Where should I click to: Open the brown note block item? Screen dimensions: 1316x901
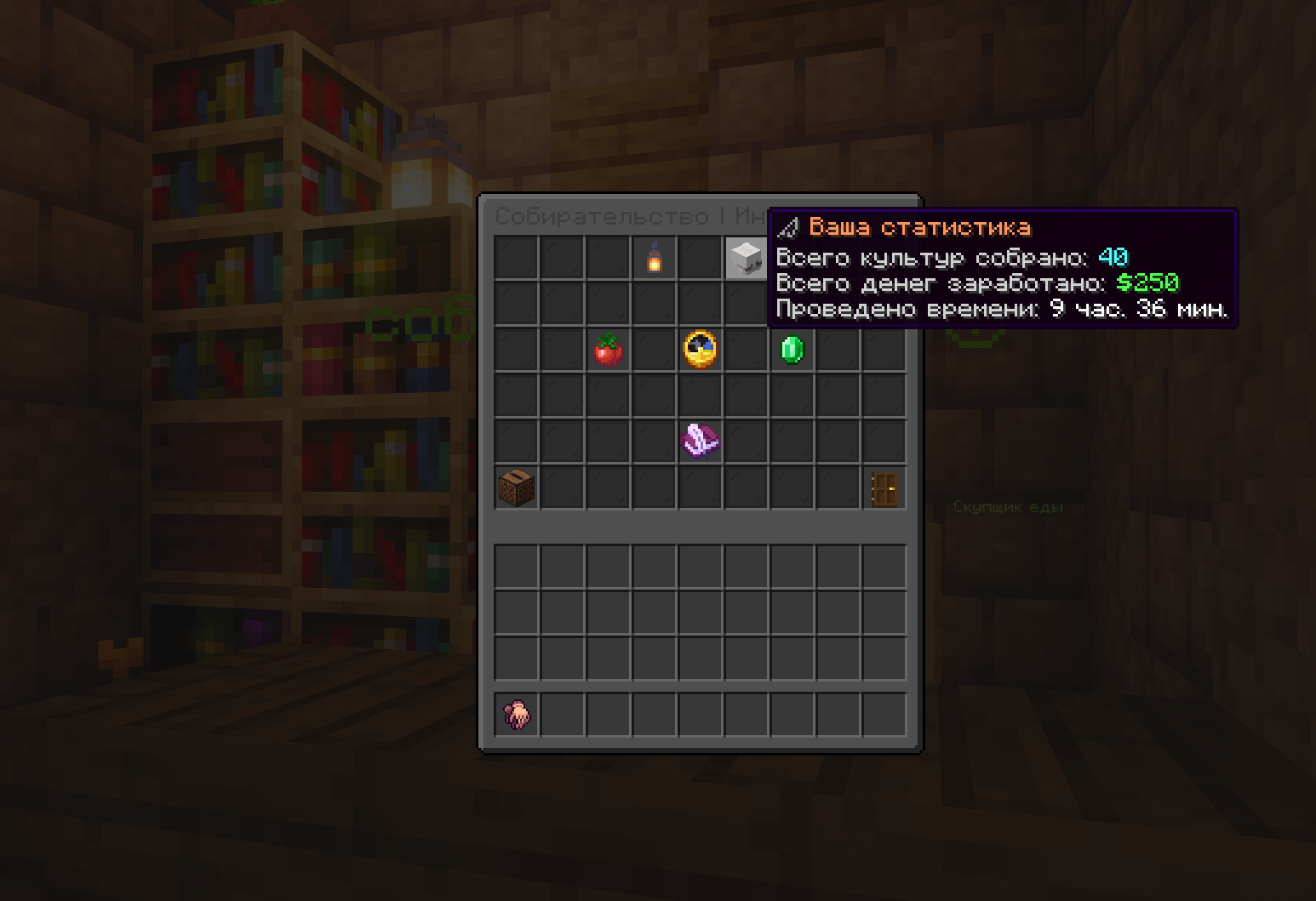[x=517, y=488]
